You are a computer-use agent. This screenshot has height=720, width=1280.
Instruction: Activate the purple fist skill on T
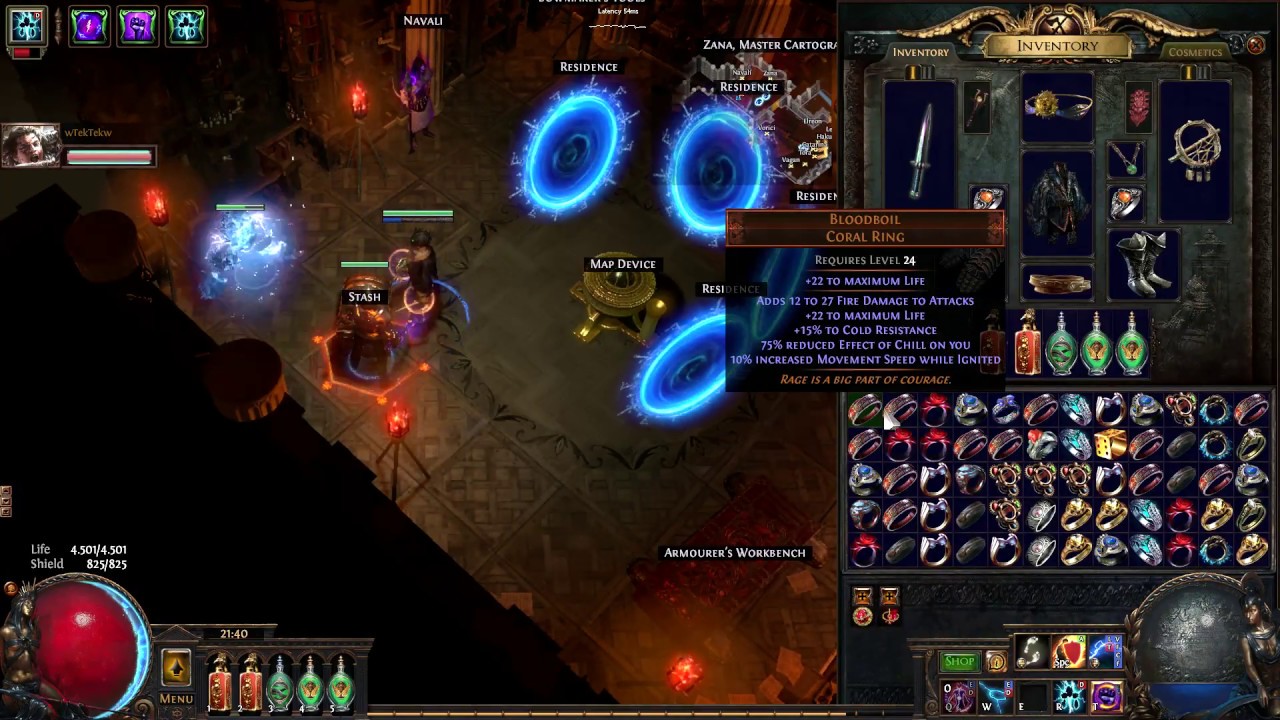pos(1105,695)
